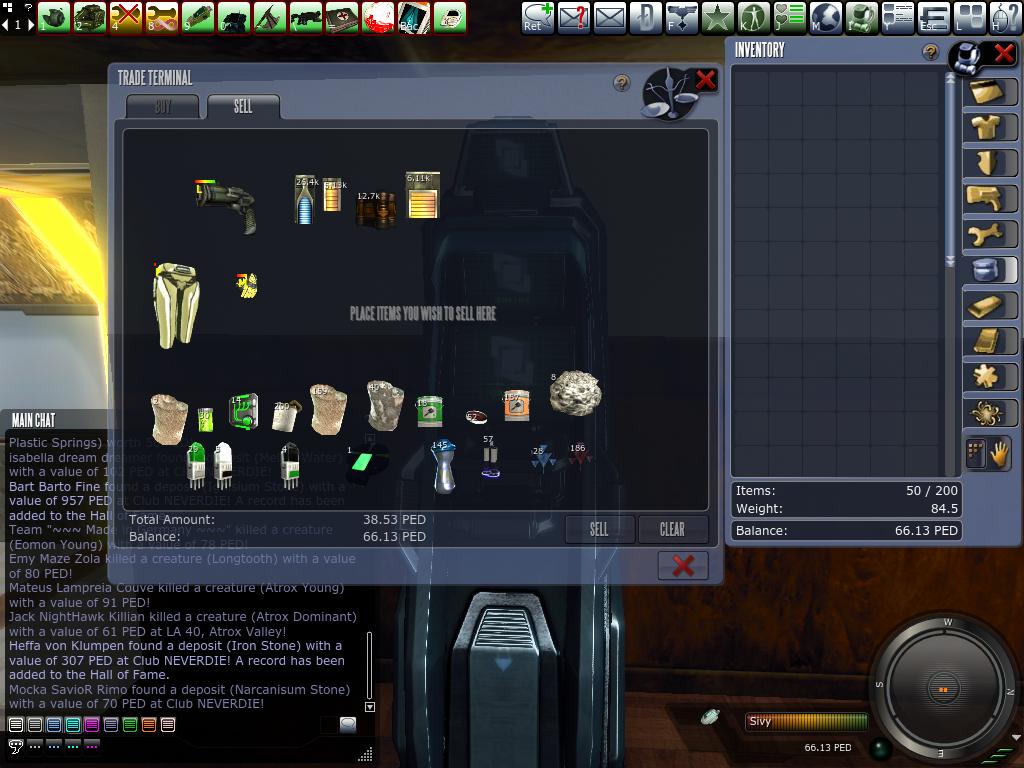Image resolution: width=1024 pixels, height=768 pixels.
Task: Open the weapons category in inventory
Action: click(990, 198)
